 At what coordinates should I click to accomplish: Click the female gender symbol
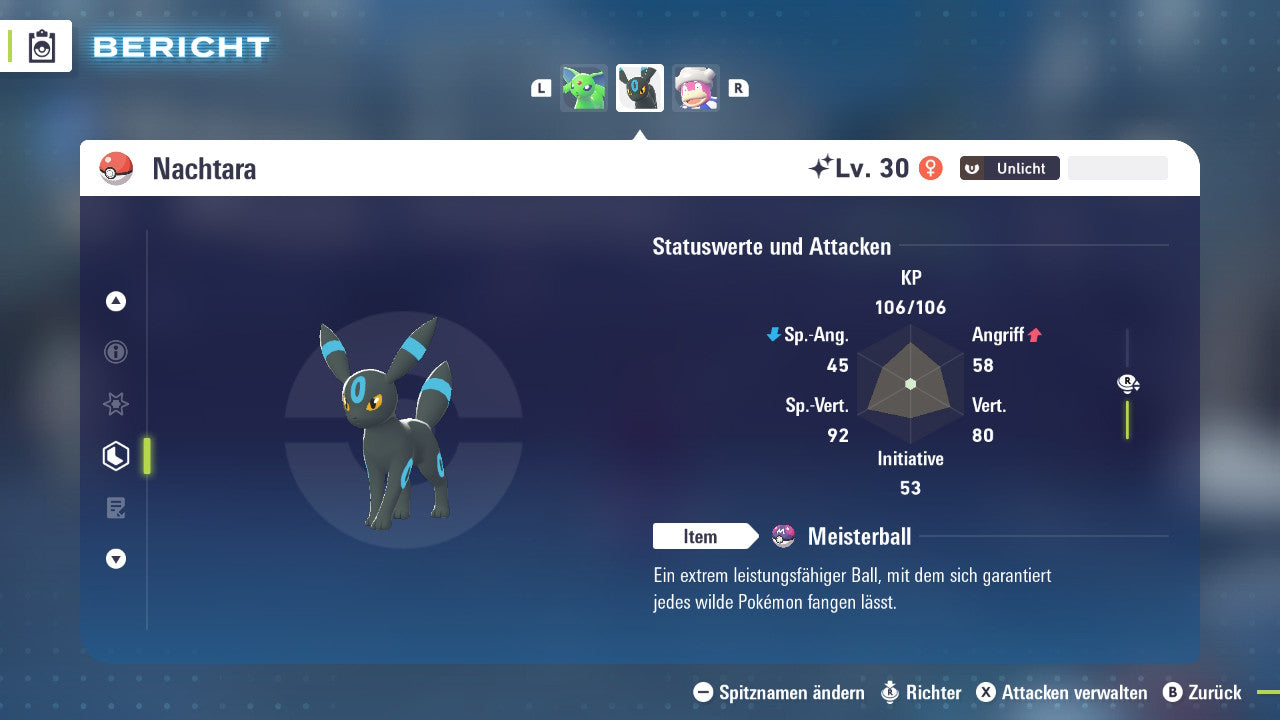[x=932, y=168]
